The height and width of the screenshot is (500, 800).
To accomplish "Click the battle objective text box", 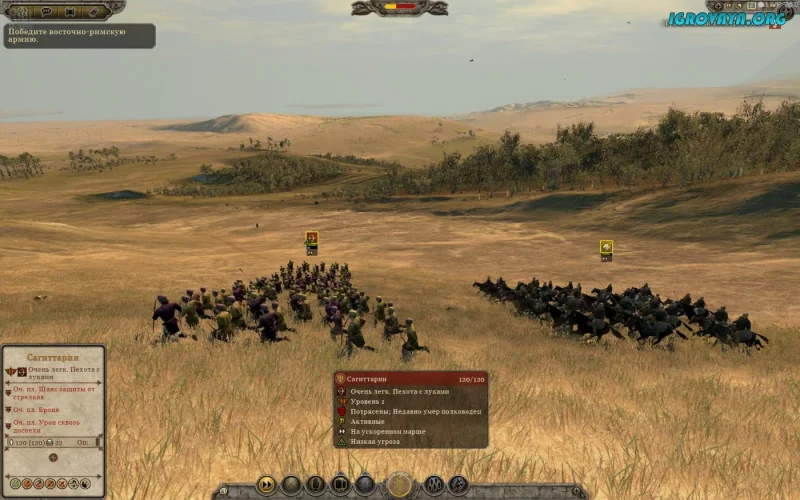I will coord(78,36).
